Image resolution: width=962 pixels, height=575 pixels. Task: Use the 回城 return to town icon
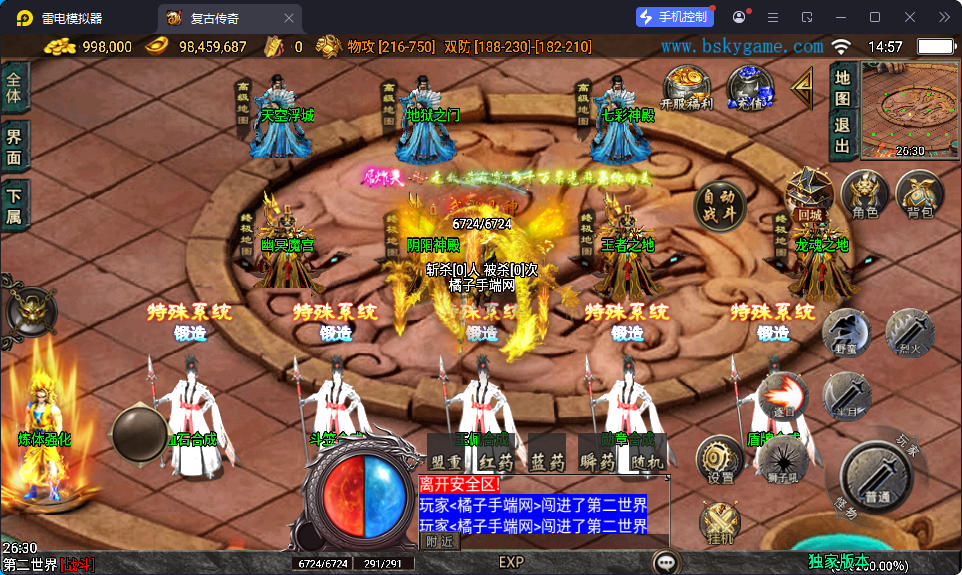808,194
